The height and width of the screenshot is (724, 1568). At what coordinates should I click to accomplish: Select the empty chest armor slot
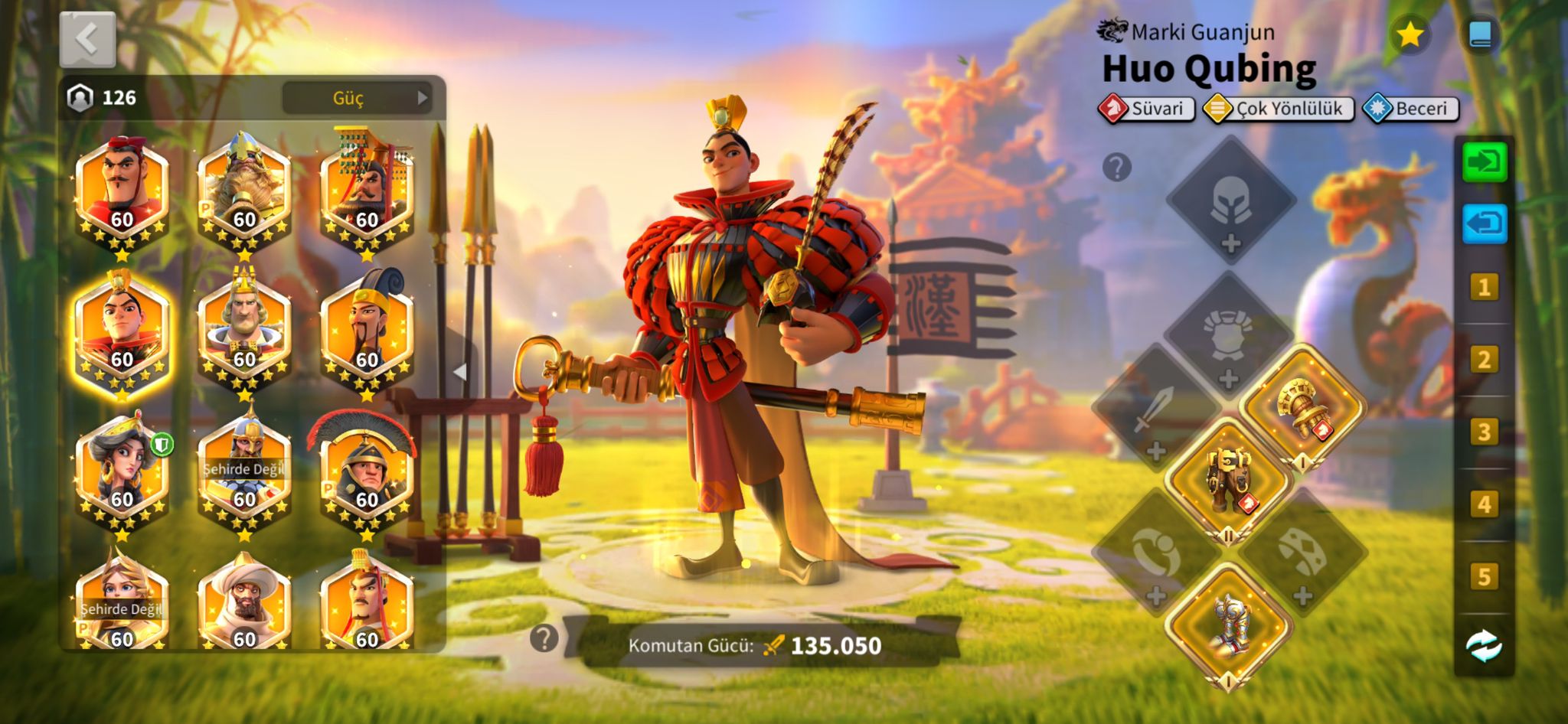1228,336
